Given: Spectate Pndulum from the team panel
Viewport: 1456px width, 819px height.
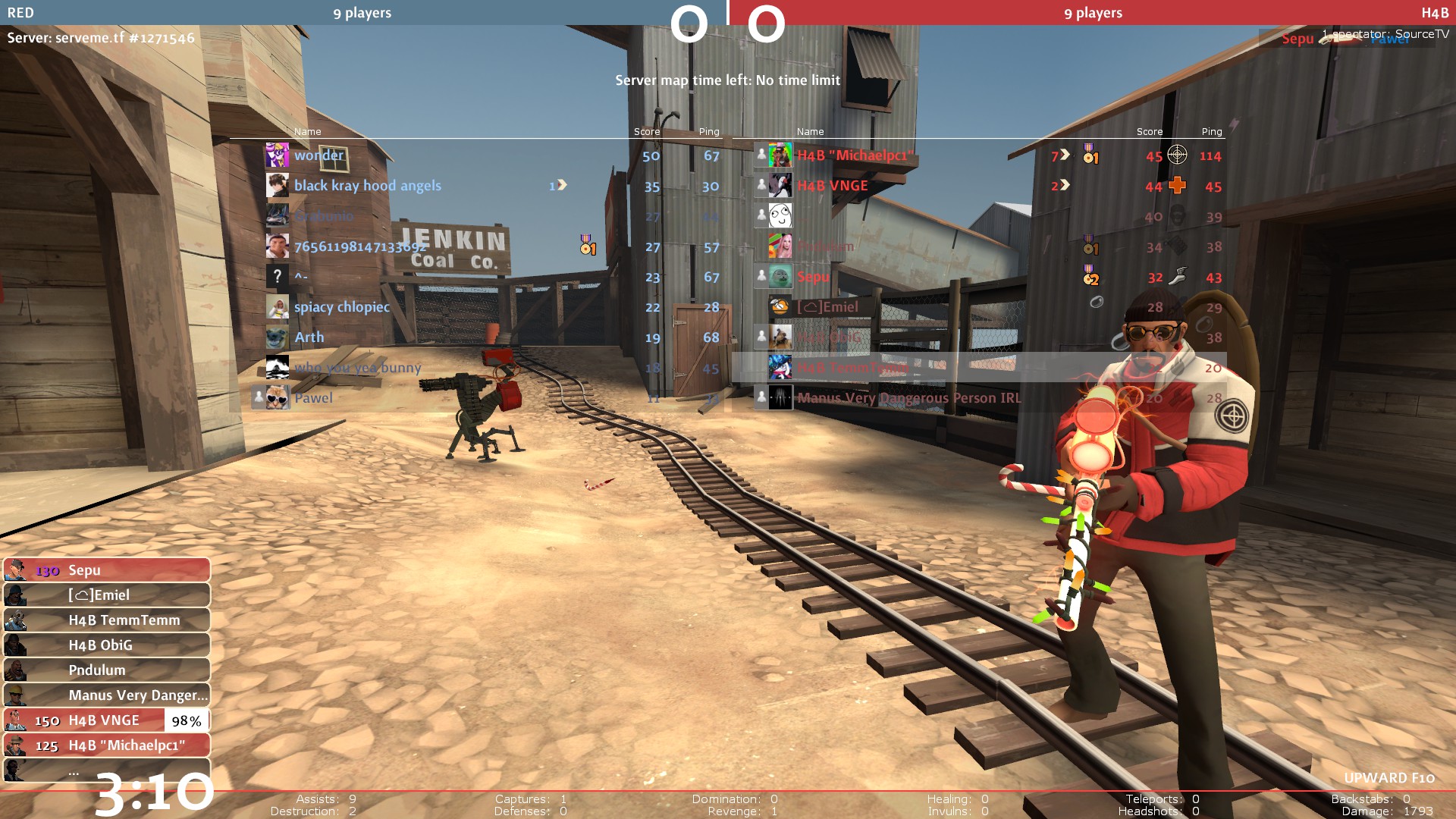Looking at the screenshot, I should coord(106,670).
